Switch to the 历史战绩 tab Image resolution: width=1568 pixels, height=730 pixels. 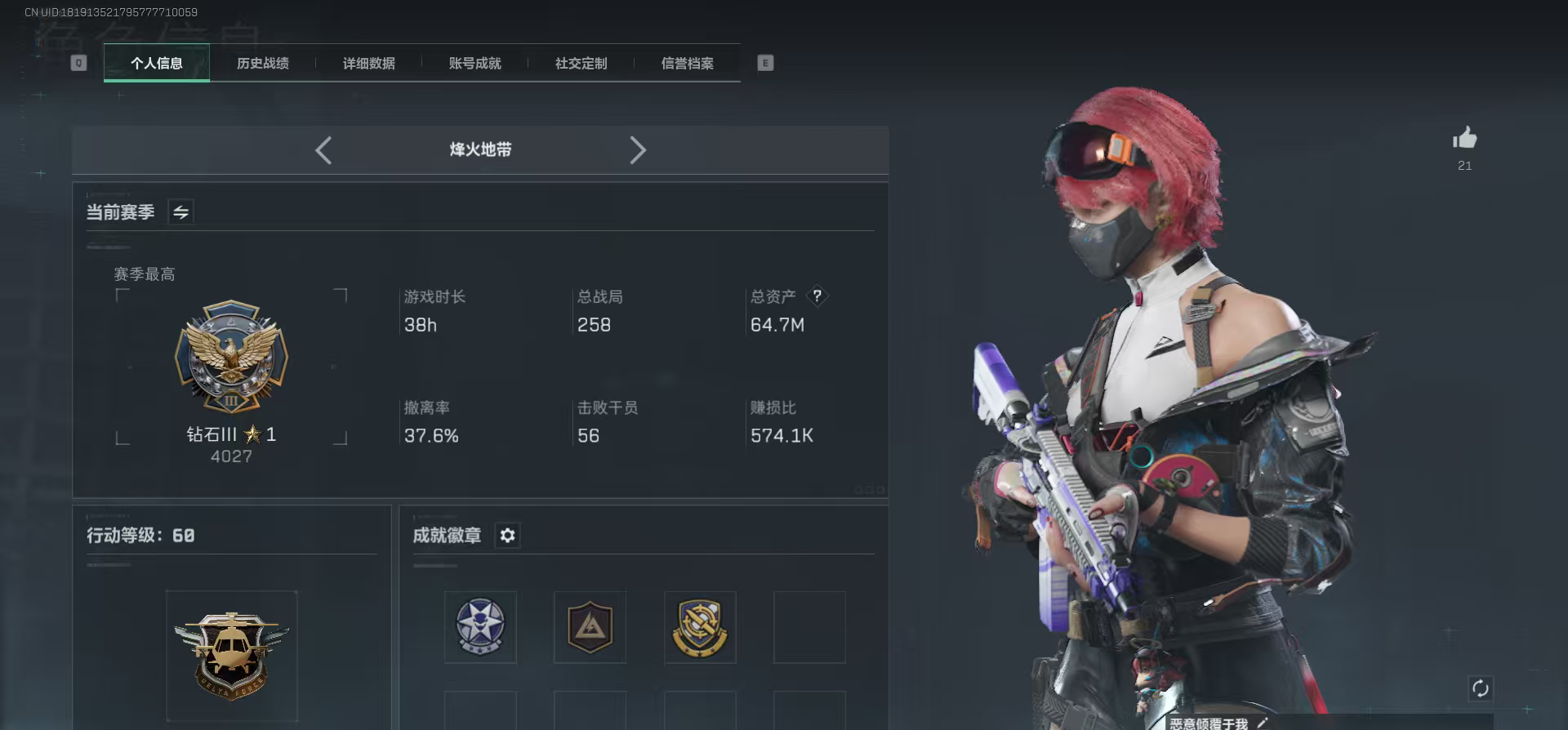point(263,63)
